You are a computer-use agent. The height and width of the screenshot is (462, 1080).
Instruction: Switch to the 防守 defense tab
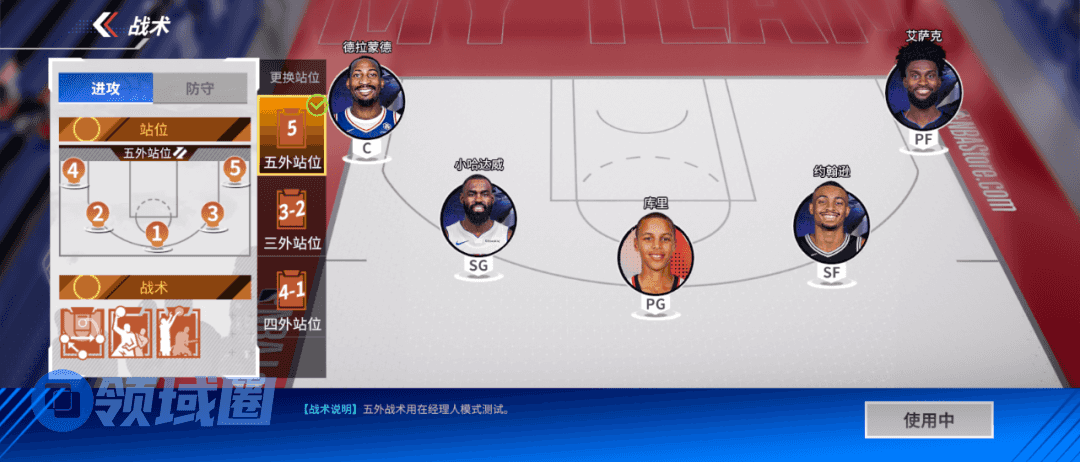[x=199, y=88]
